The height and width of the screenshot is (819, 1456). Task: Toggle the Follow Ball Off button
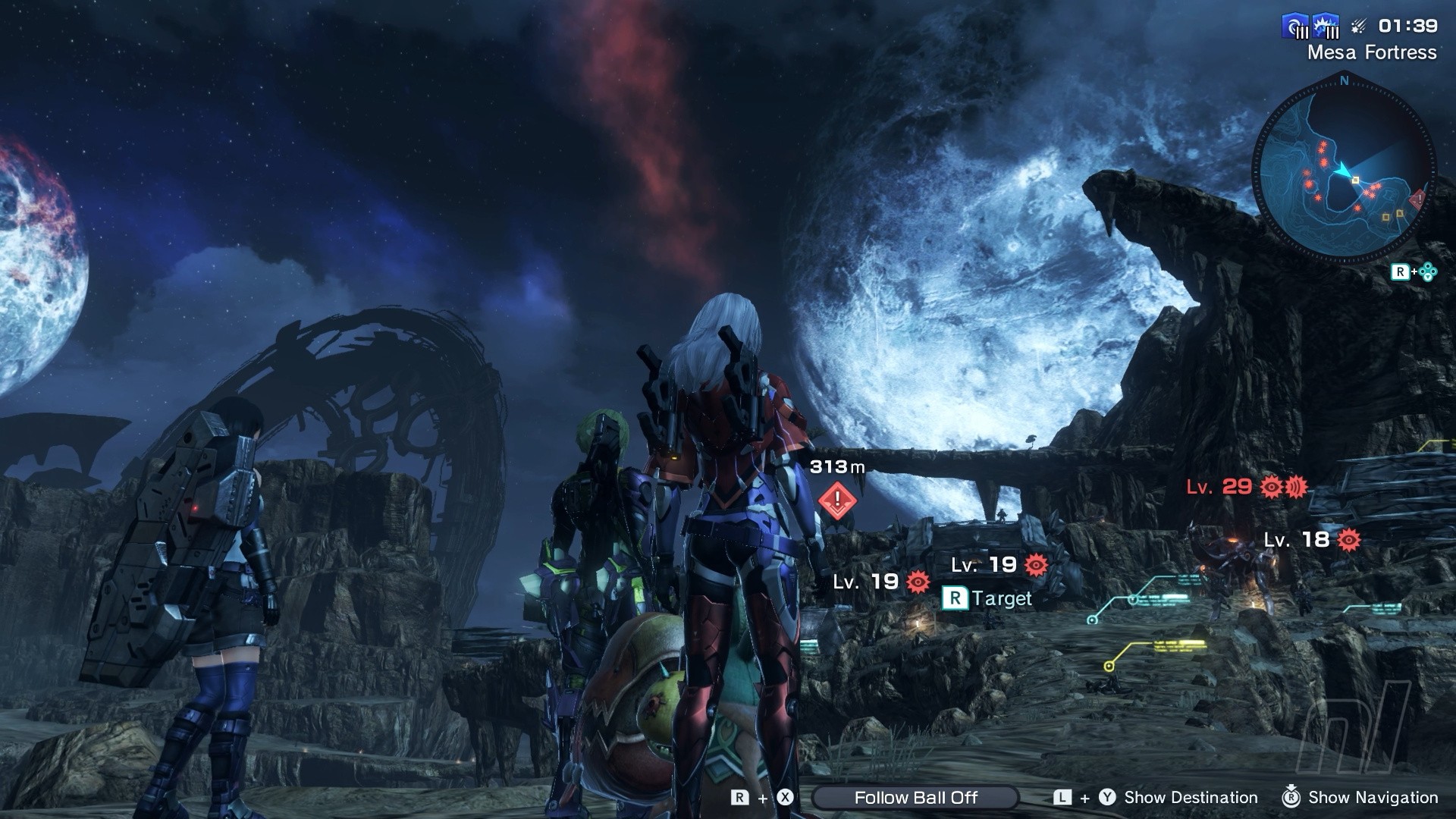(x=915, y=797)
